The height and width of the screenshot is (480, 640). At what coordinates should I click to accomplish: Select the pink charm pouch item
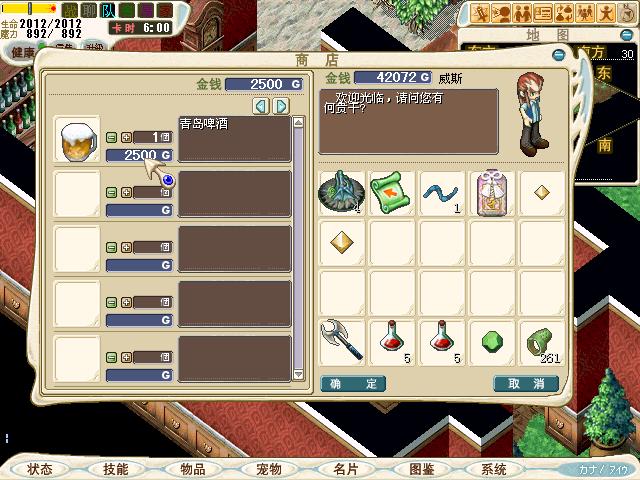pyautogui.click(x=492, y=190)
